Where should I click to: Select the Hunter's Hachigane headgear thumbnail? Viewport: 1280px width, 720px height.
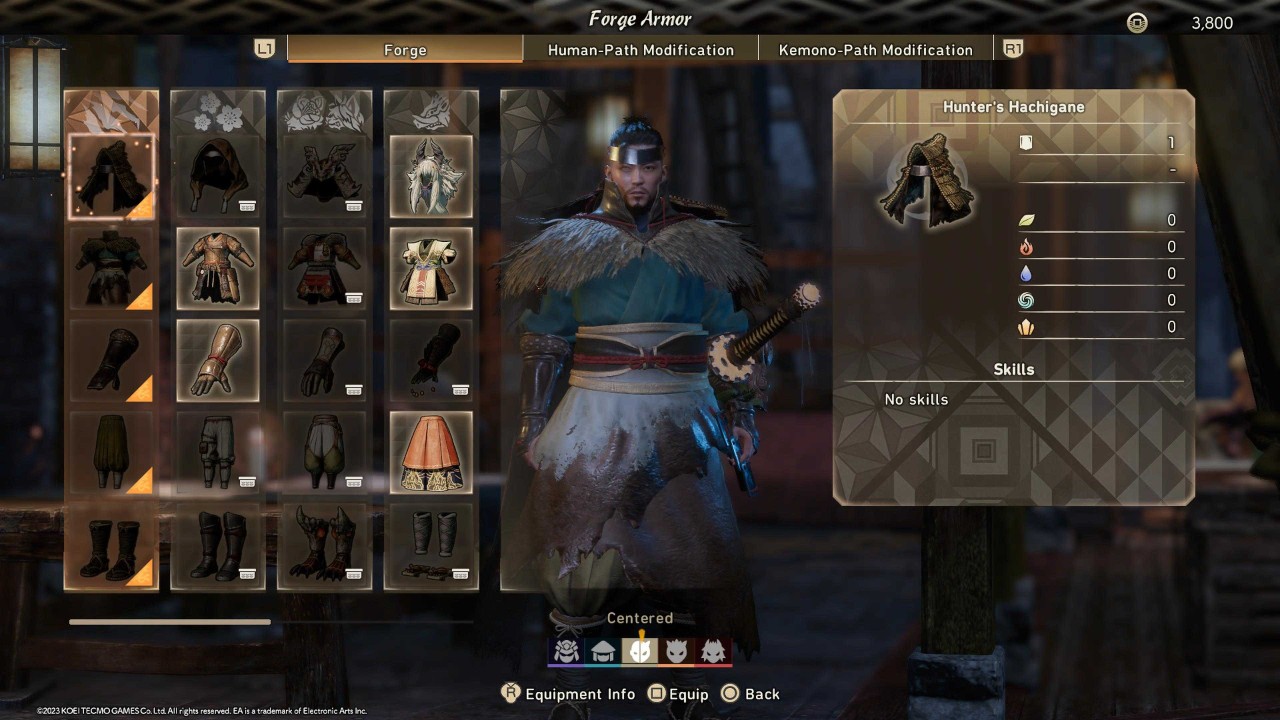pyautogui.click(x=111, y=175)
